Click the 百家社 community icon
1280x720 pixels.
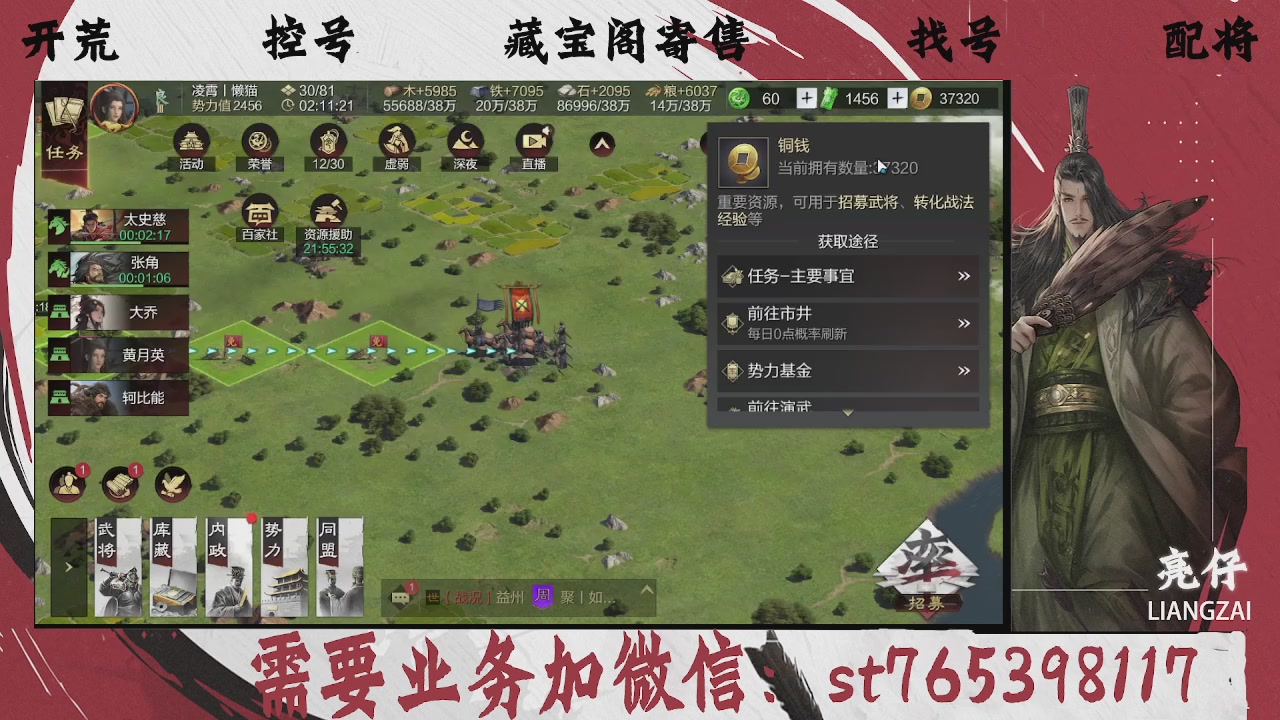(x=259, y=215)
